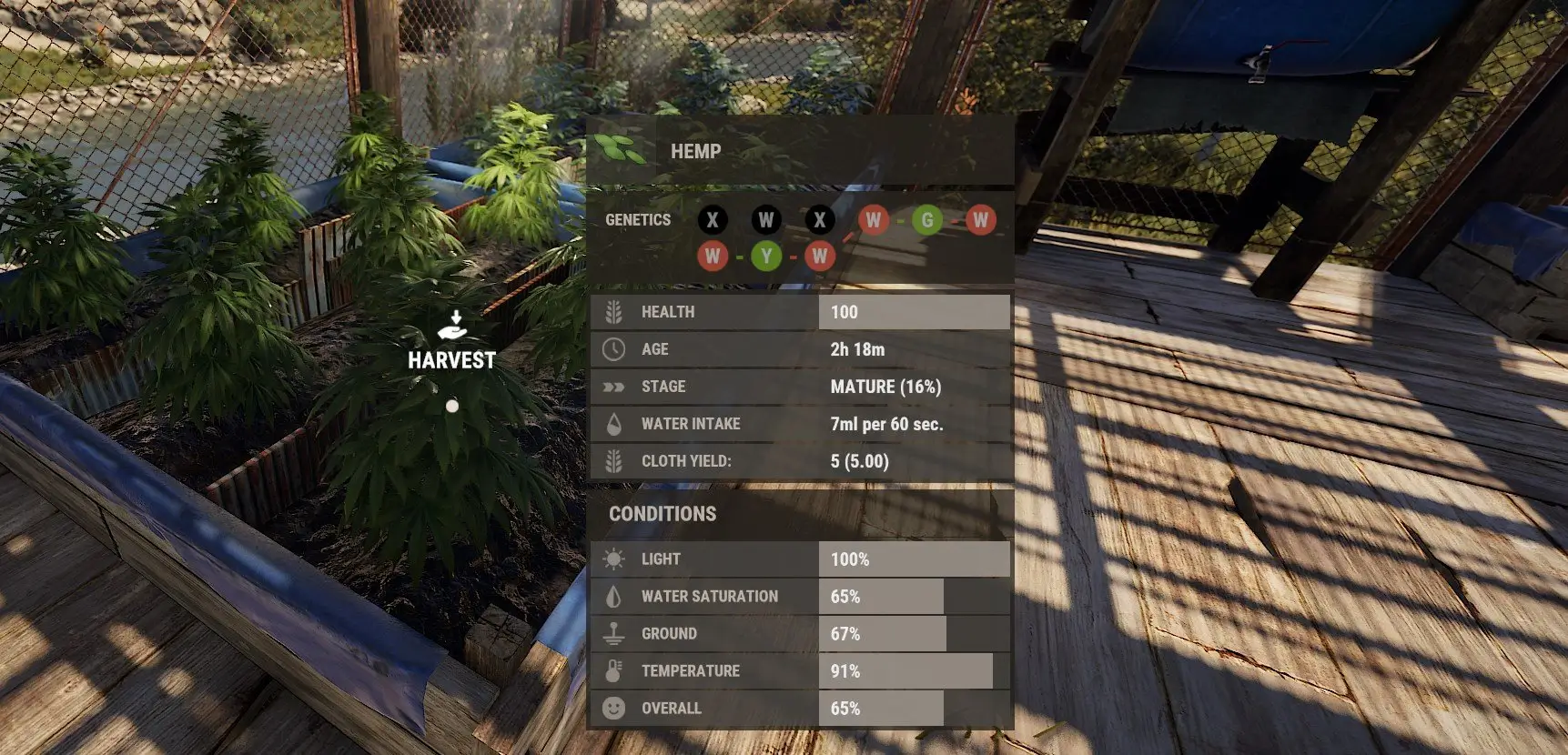Viewport: 1568px width, 755px height.
Task: Click the clock icon next to Age
Action: tap(614, 348)
